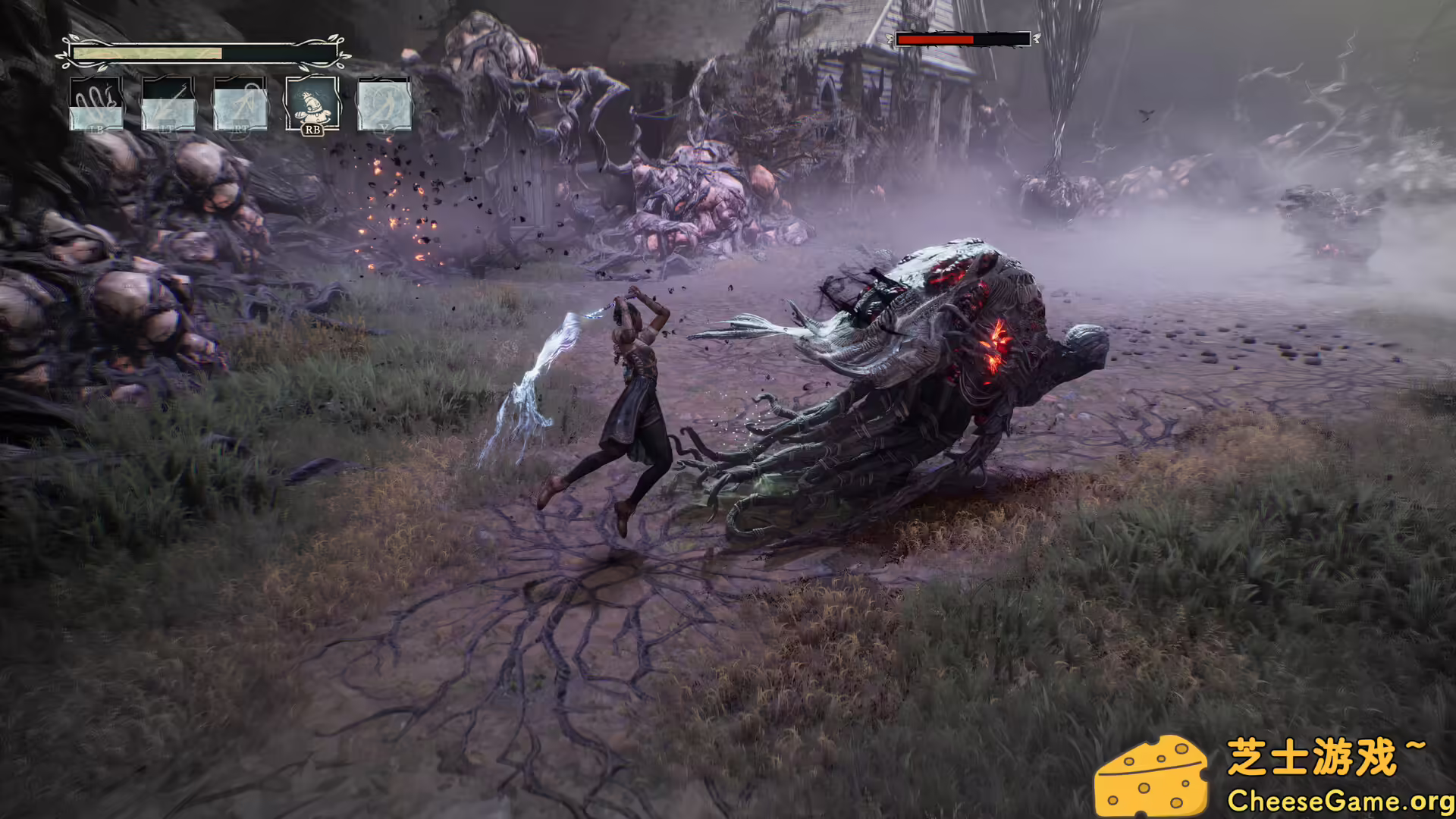The image size is (1456, 819).
Task: Select the downward diagonal arrow ability
Action: (168, 104)
